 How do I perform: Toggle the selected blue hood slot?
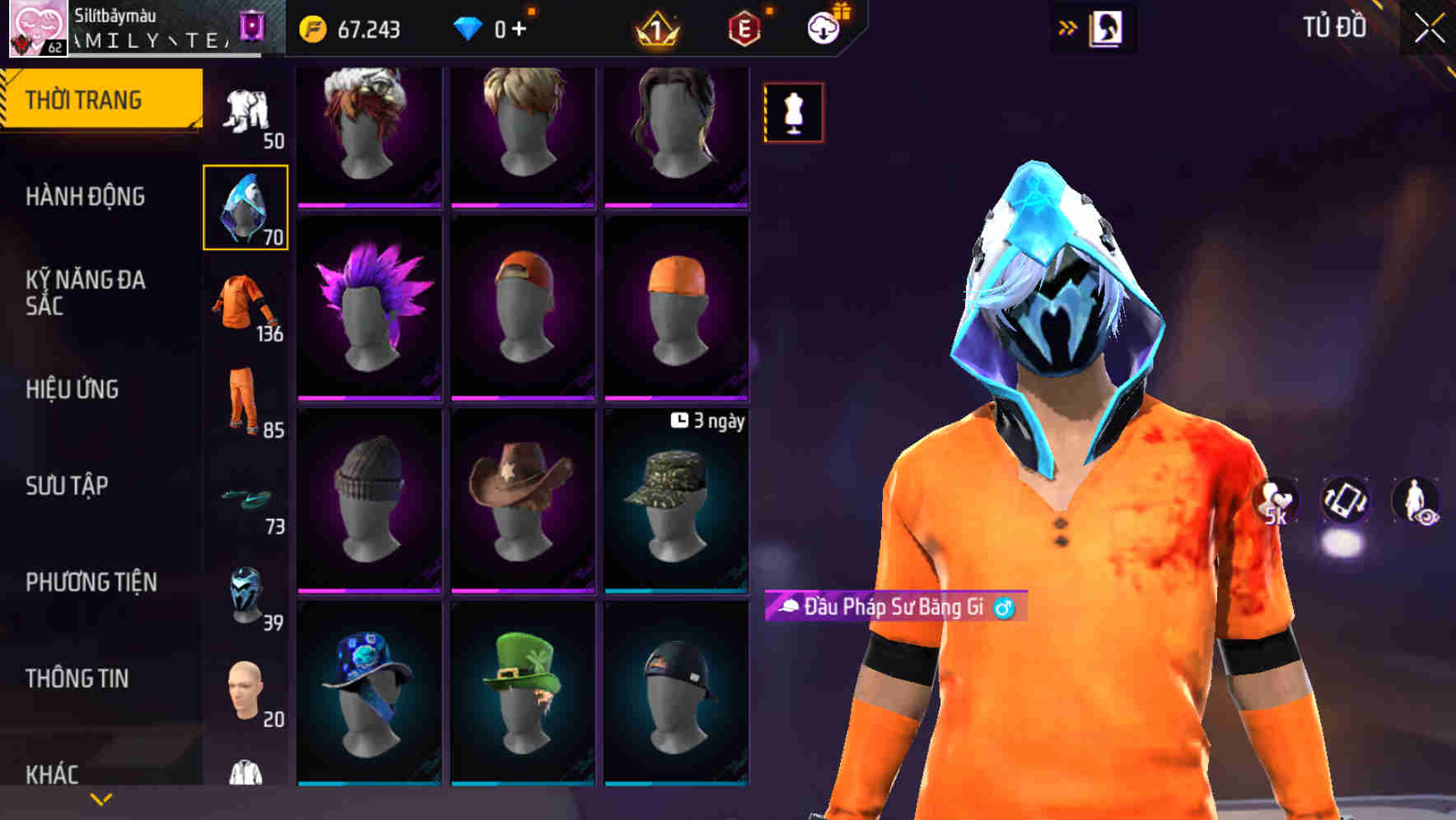click(245, 208)
